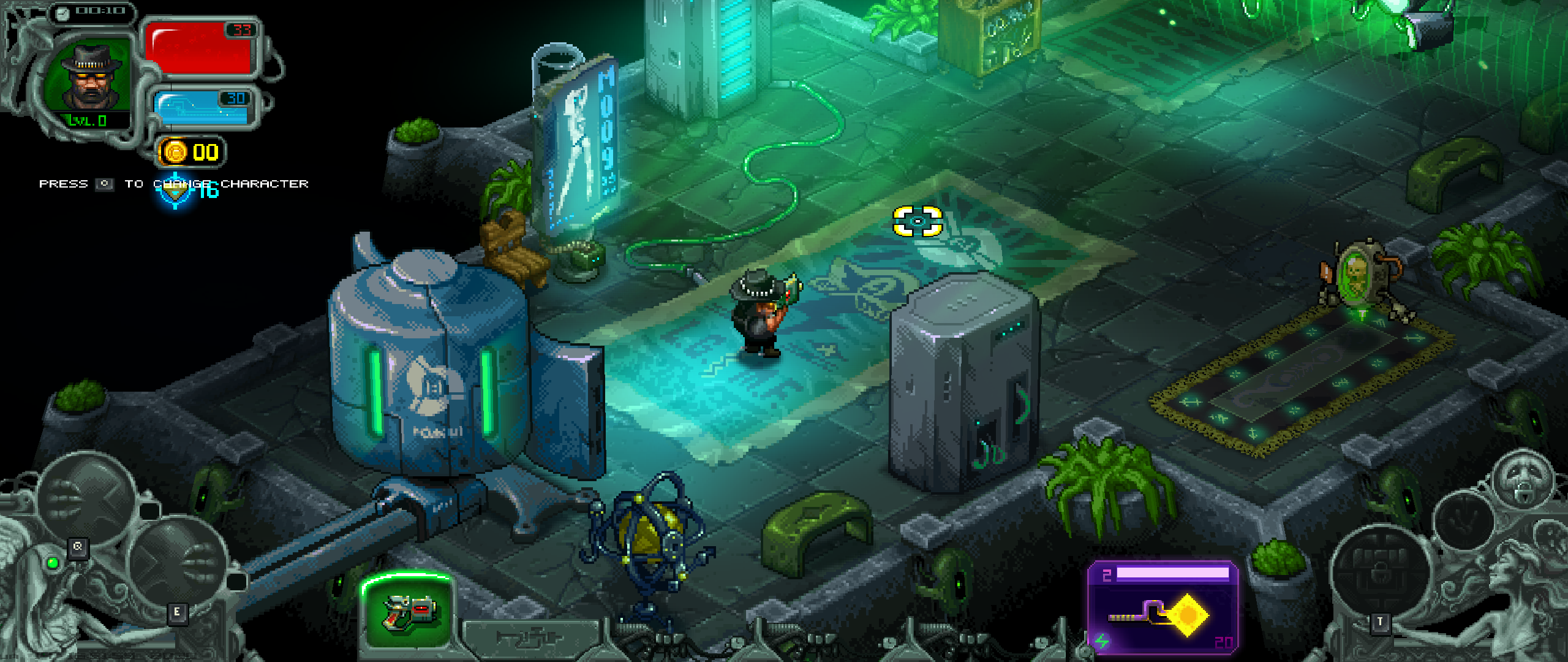Click the purple energy weapon card
Screen dimensions: 1568x662
[x=1163, y=608]
